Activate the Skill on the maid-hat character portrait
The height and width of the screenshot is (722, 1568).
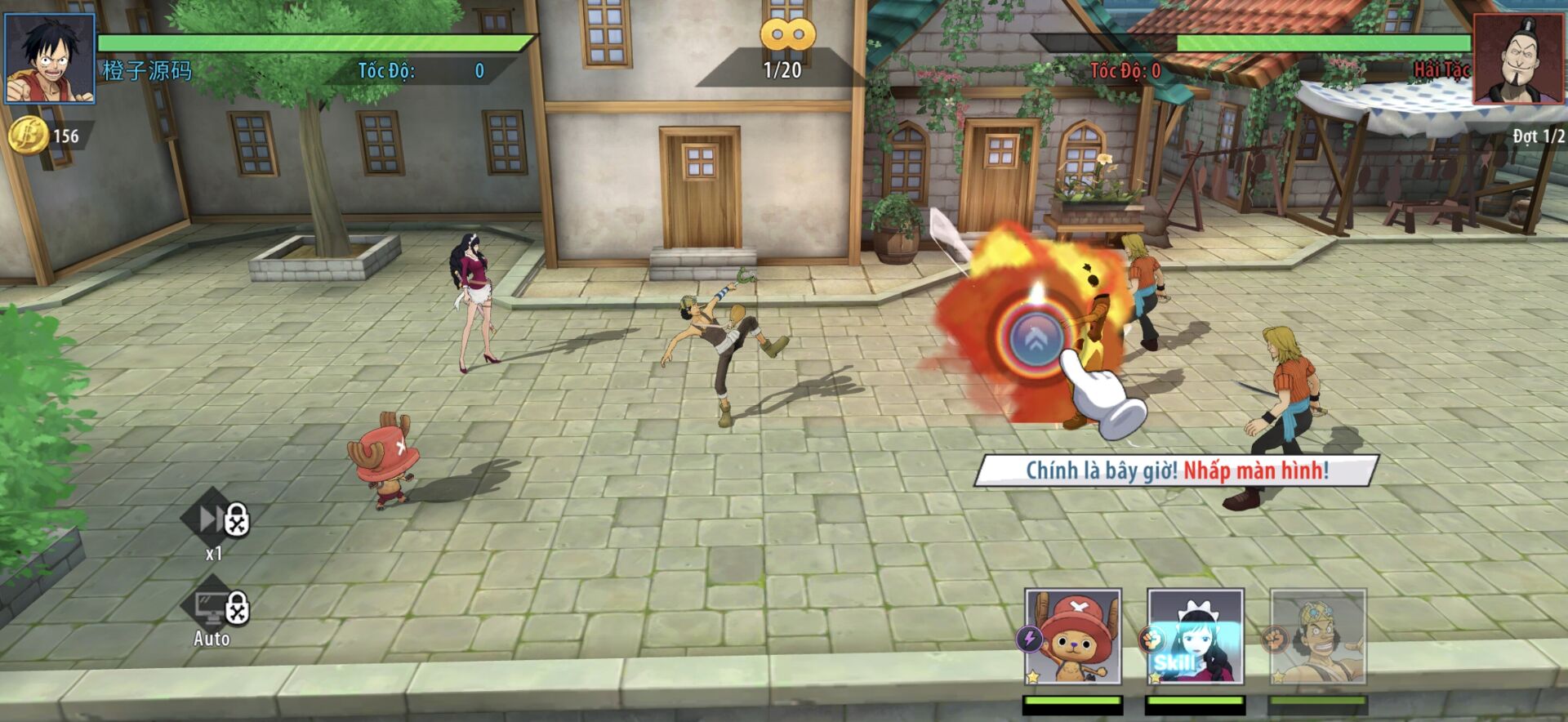[x=1195, y=635]
